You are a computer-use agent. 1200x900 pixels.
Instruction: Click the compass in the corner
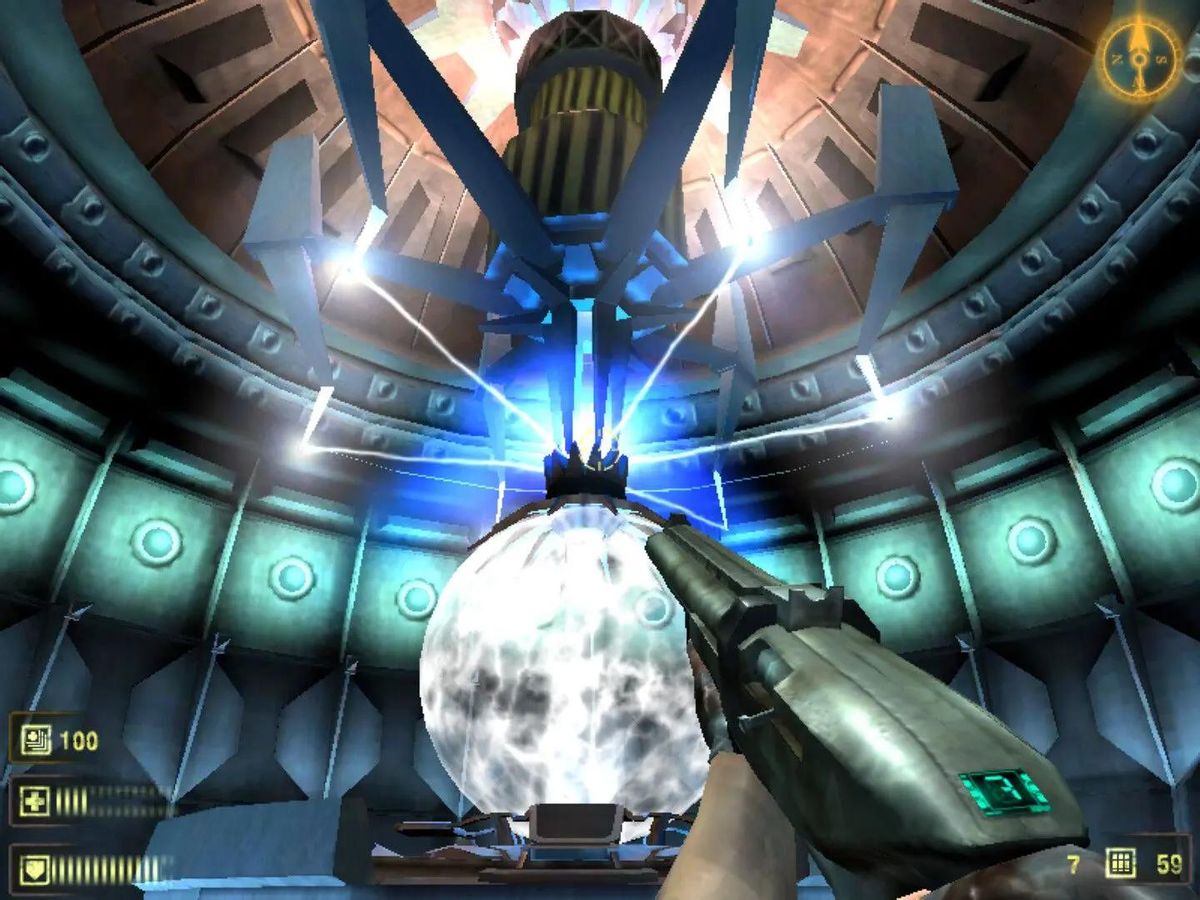(x=1141, y=60)
